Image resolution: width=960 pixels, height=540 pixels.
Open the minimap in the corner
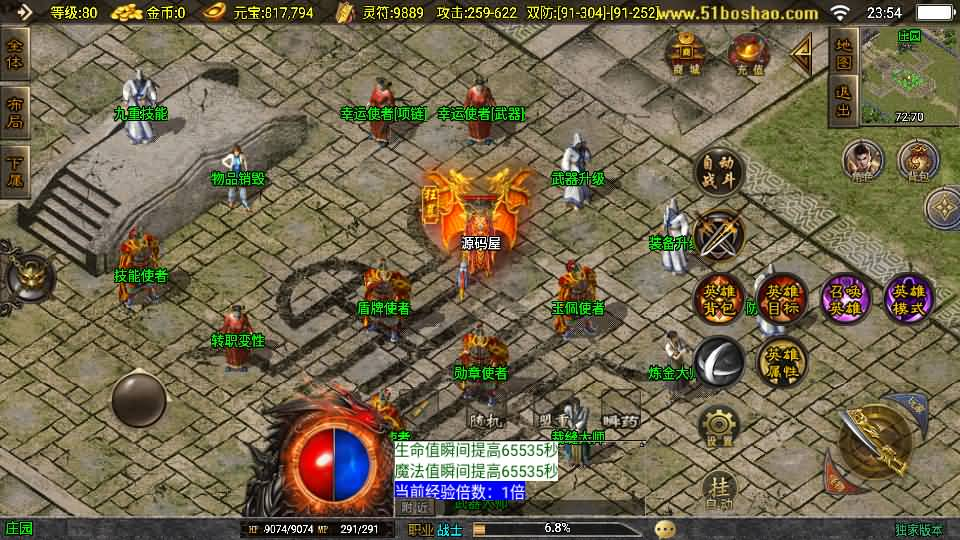click(908, 75)
